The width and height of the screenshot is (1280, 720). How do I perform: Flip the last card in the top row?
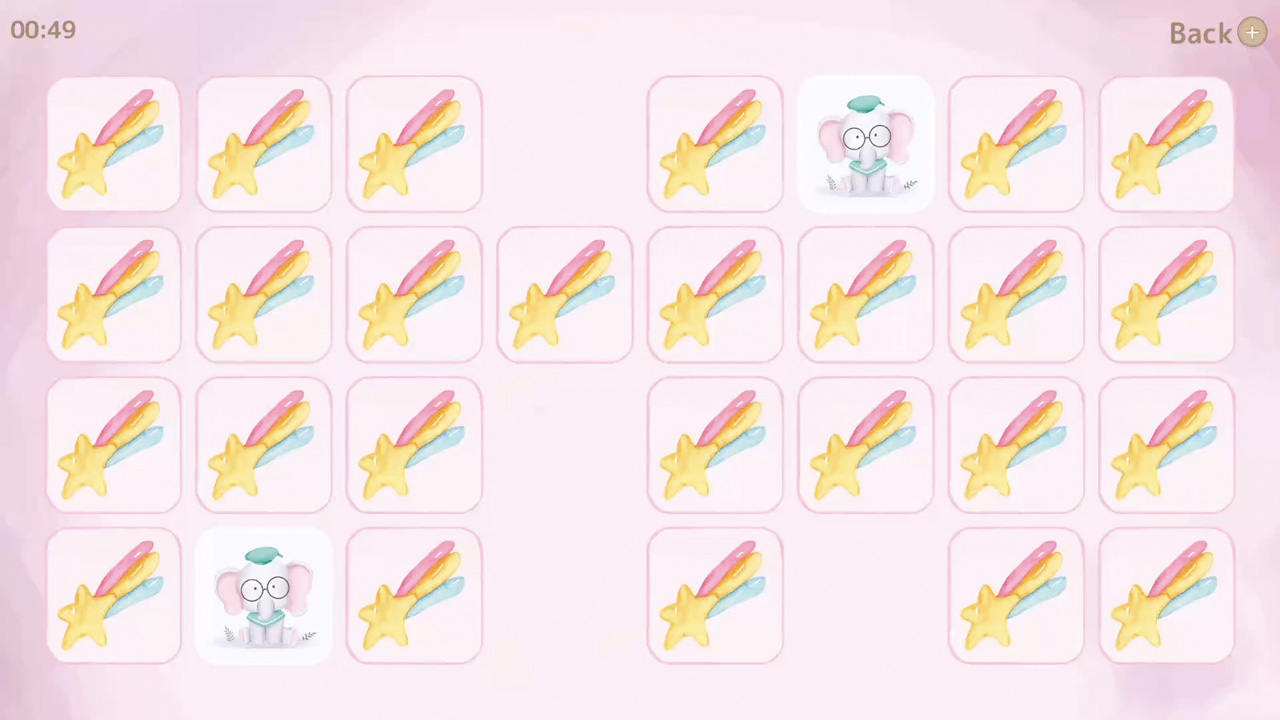click(x=1166, y=145)
